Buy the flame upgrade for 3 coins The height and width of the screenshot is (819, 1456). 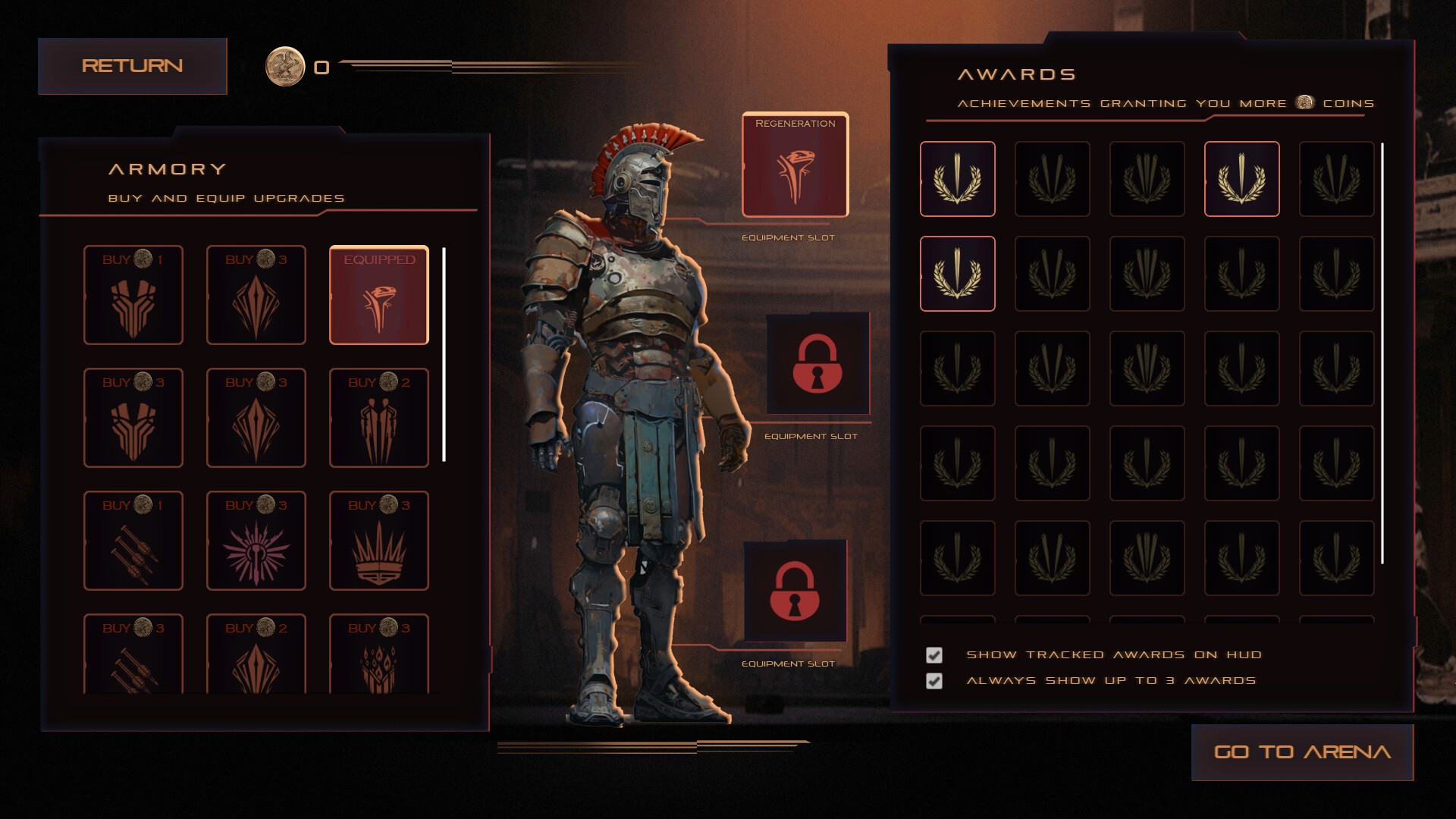tap(379, 658)
